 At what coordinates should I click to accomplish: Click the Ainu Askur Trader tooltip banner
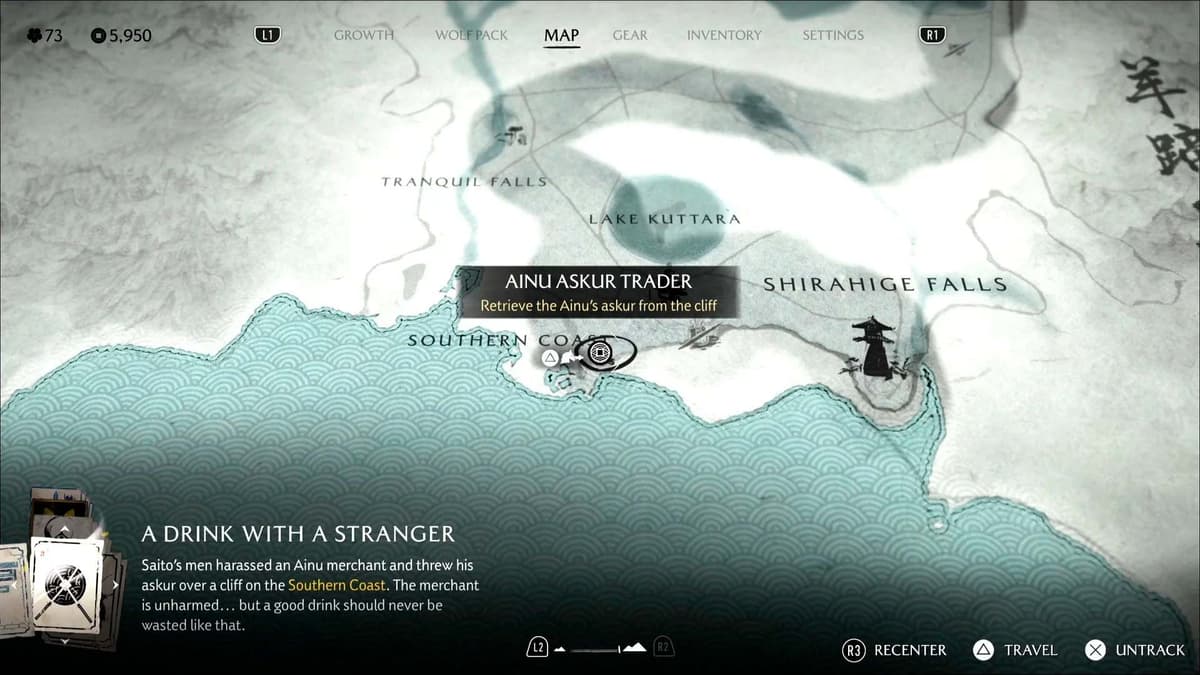(598, 292)
